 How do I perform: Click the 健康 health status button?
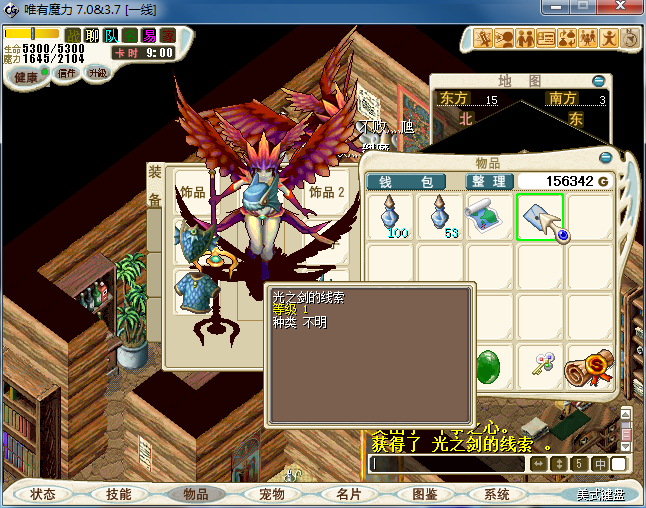(26, 77)
